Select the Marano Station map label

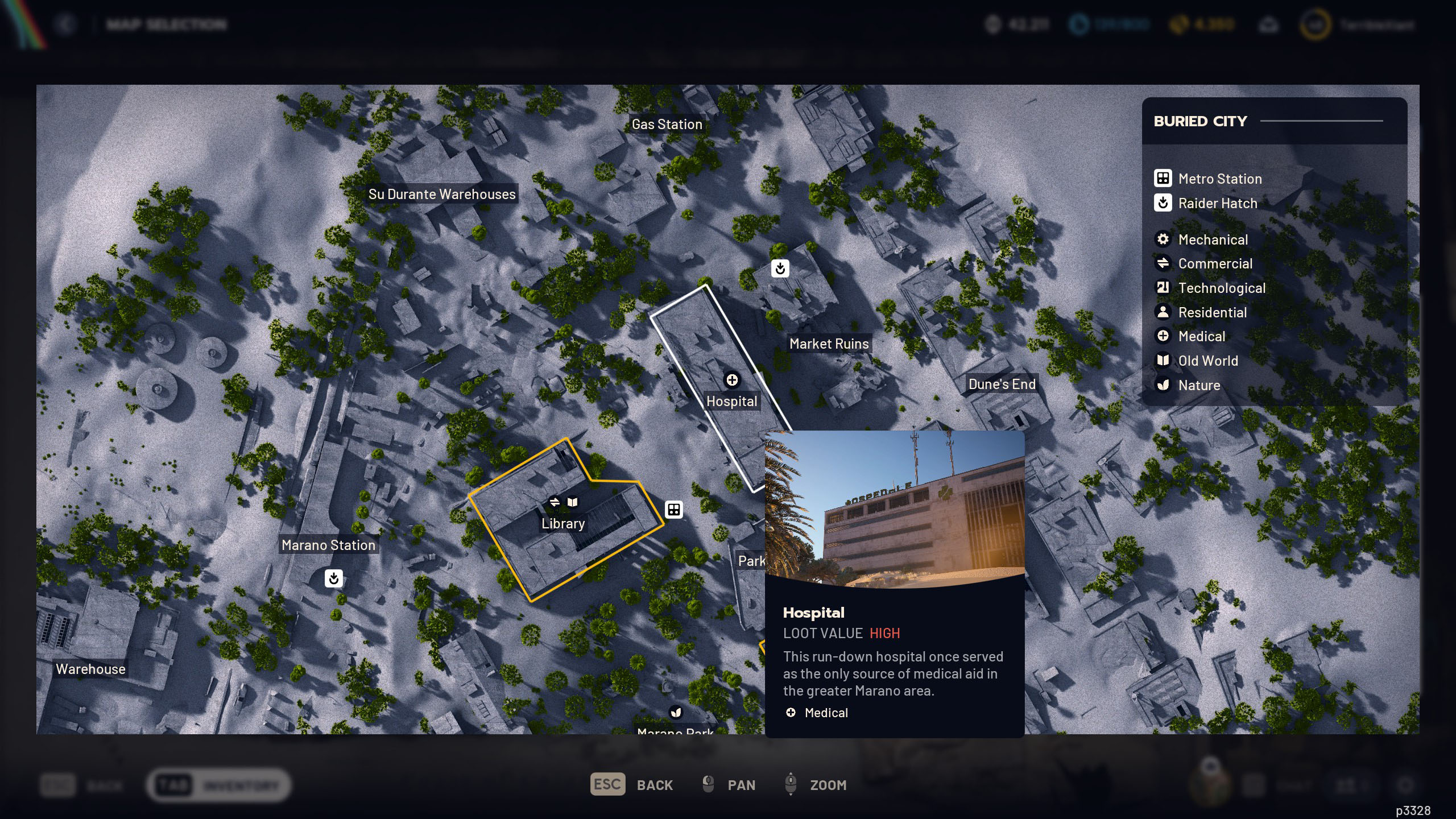point(328,545)
